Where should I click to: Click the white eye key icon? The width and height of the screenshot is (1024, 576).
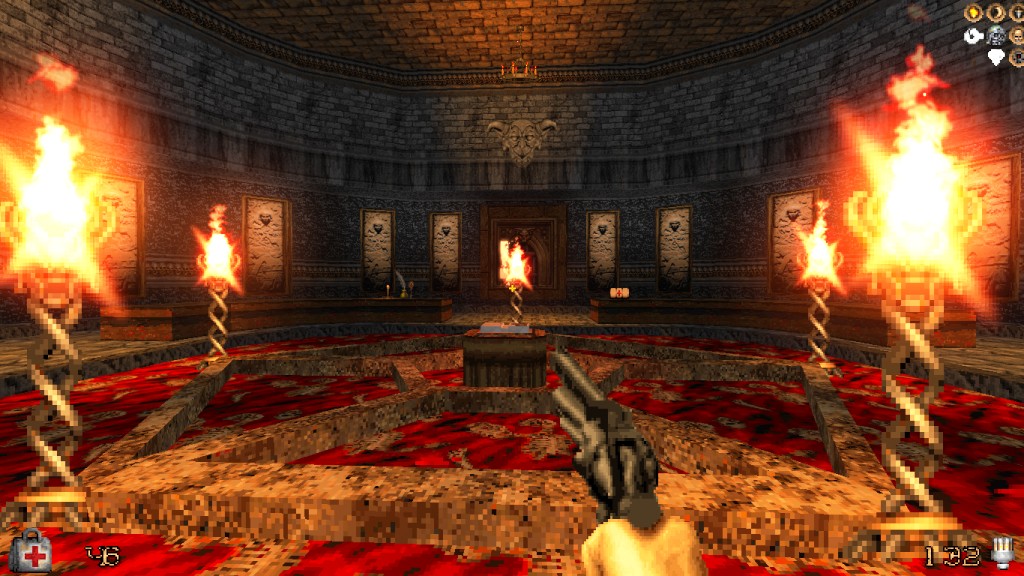tap(973, 36)
